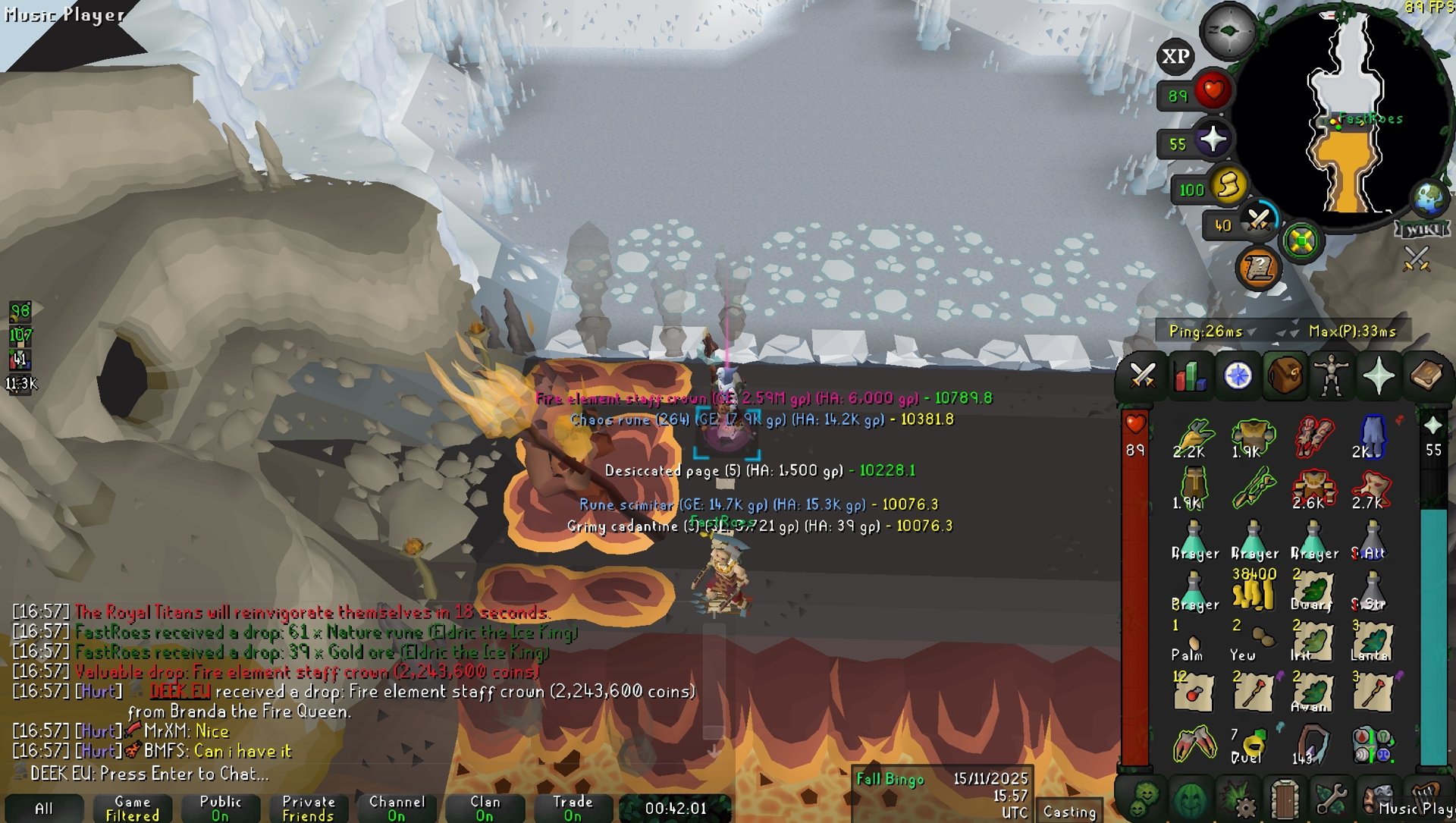This screenshot has width=1456, height=823.
Task: Select the ring of dueling
Action: pyautogui.click(x=1254, y=744)
